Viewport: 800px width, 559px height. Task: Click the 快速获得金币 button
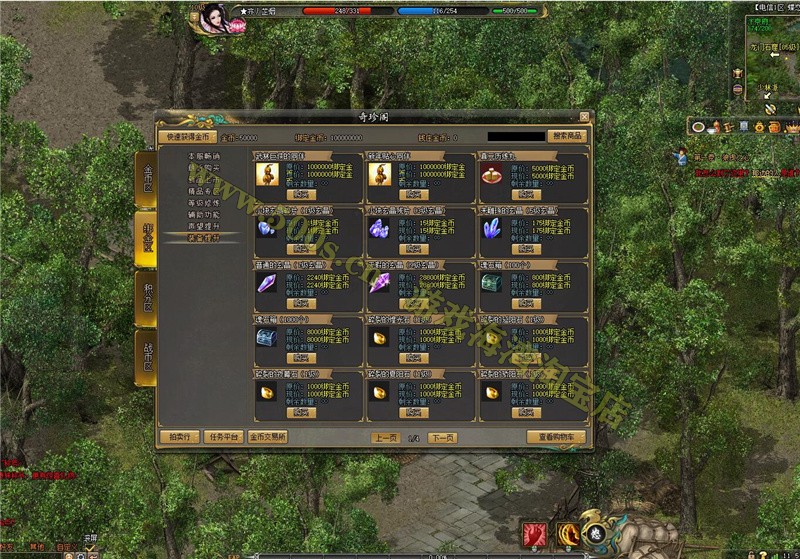(x=185, y=136)
